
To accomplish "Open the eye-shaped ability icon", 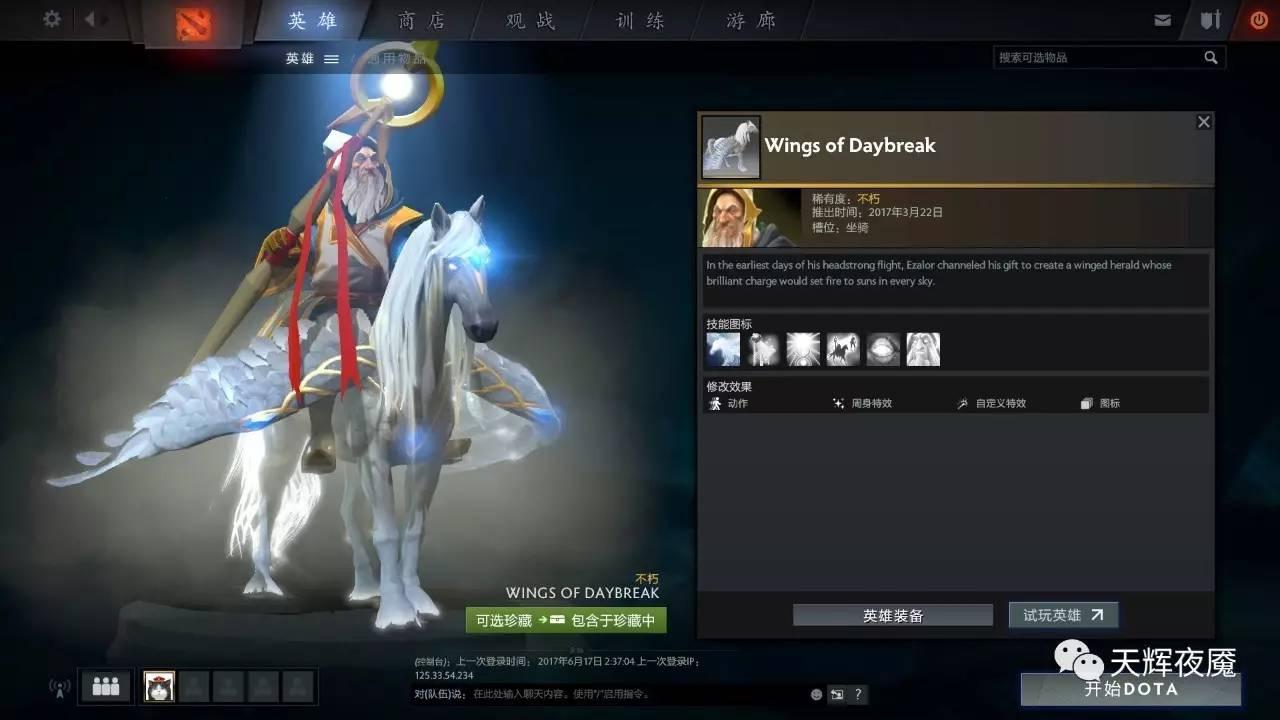I will [x=883, y=349].
